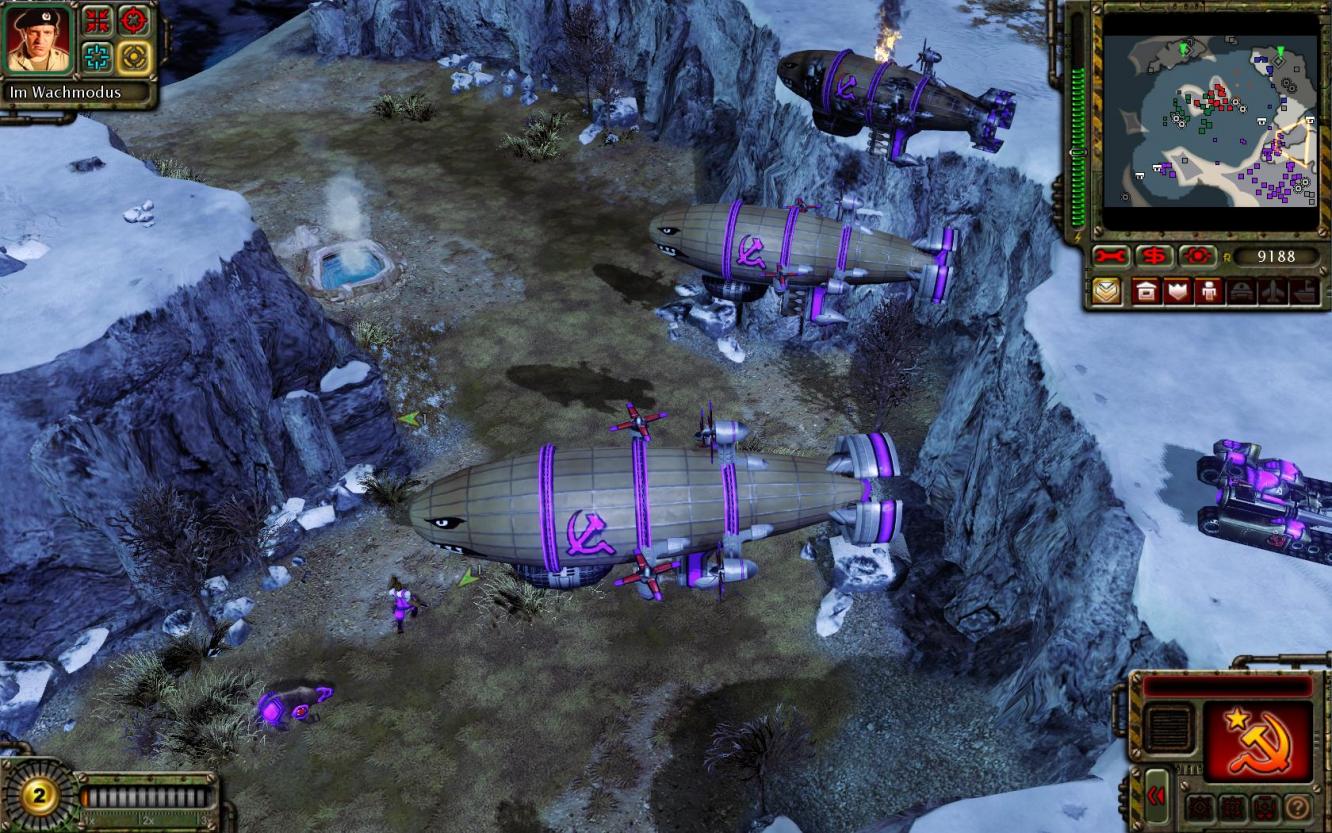
Task: Open the top secret protocols hammer-and-sickle panel
Action: [1257, 741]
